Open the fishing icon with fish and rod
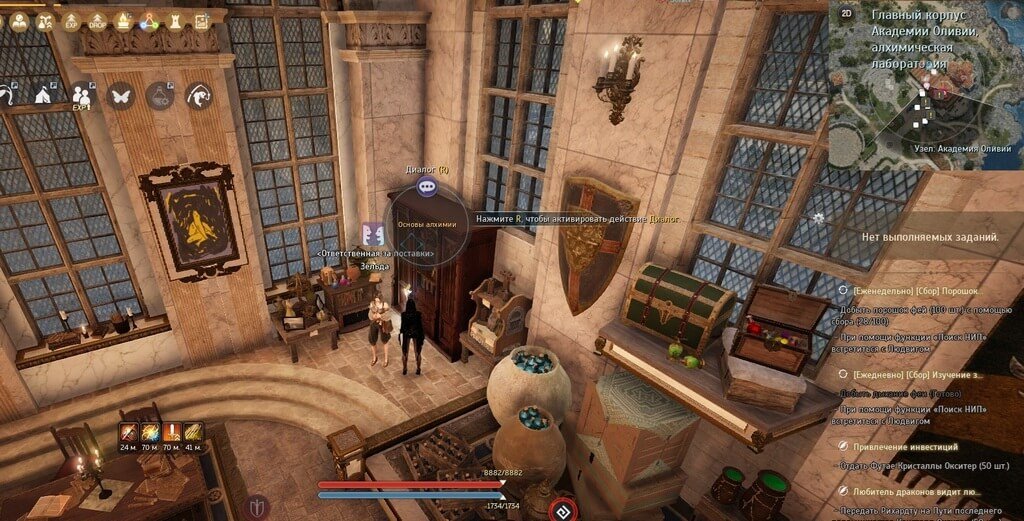This screenshot has width=1024, height=521. [x=198, y=96]
